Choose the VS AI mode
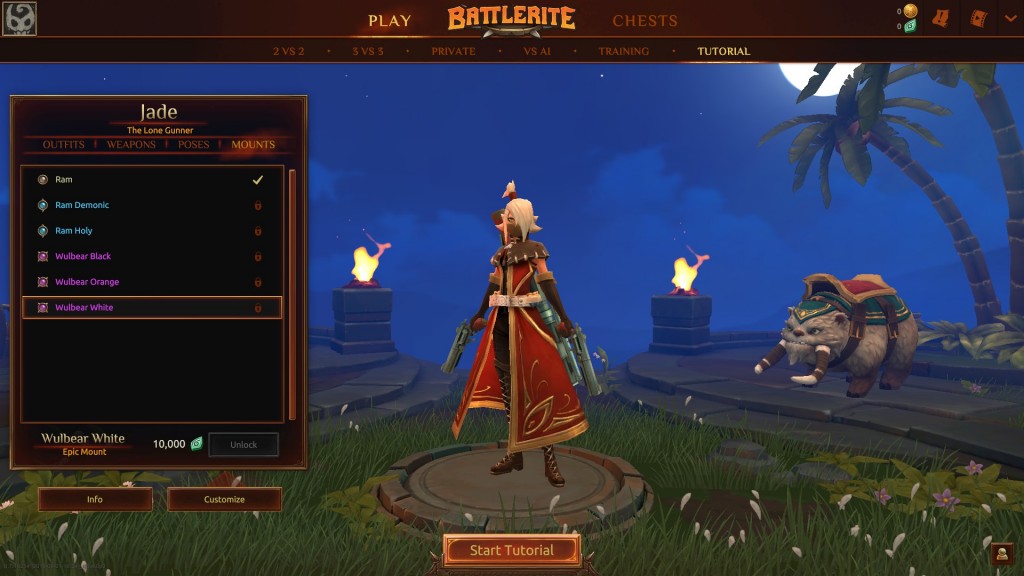Screen dimensions: 1024x576 tap(537, 51)
